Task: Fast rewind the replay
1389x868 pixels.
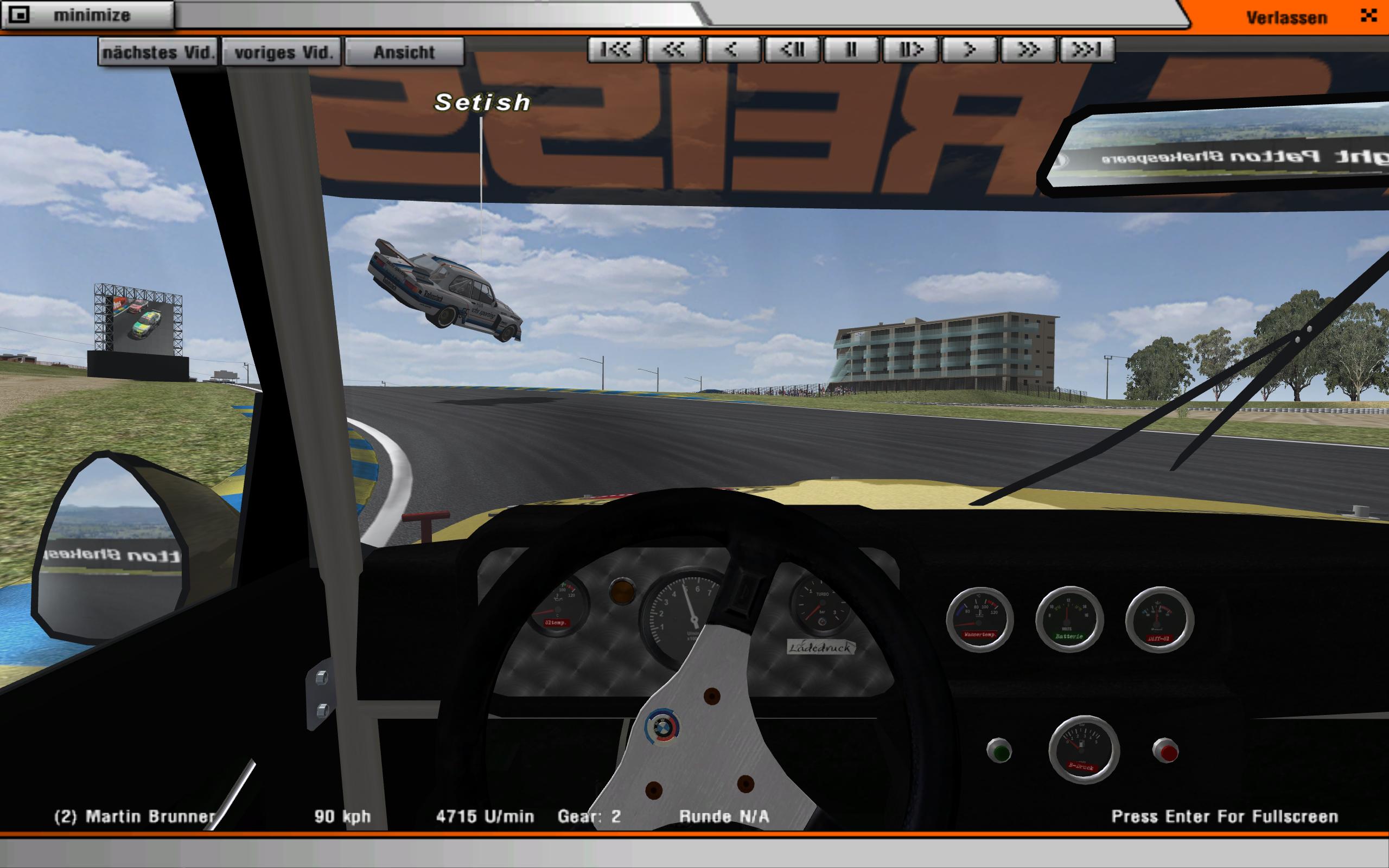Action: pyautogui.click(x=674, y=50)
